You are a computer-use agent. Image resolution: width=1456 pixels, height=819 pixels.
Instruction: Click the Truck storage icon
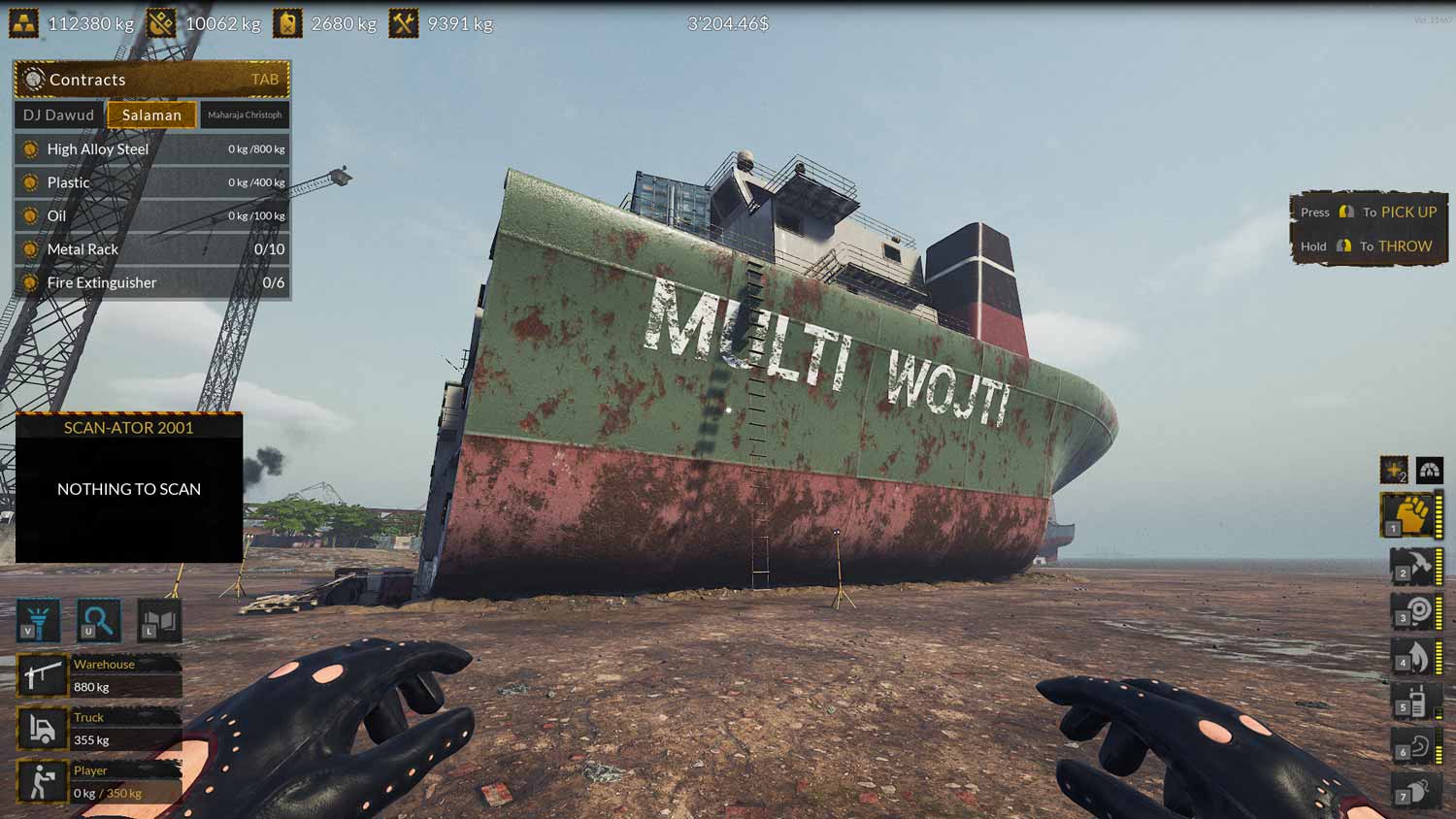42,728
